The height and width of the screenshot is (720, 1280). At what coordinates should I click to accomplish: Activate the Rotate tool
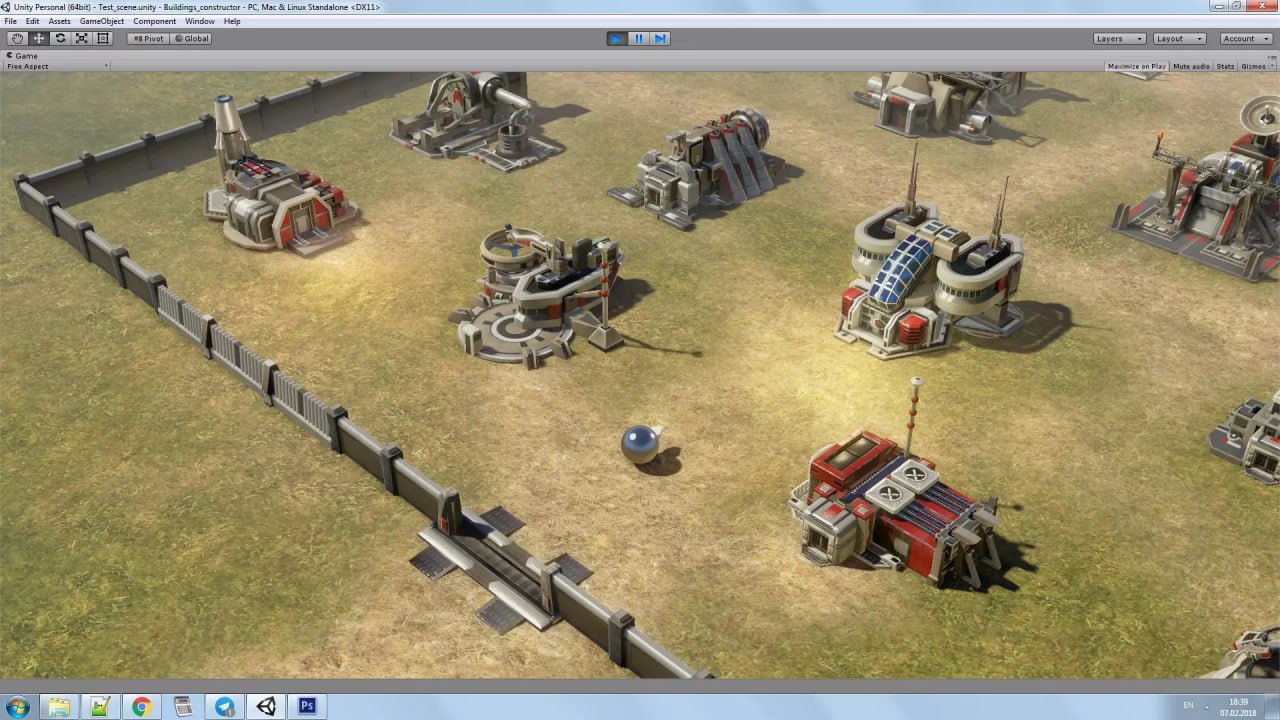59,38
